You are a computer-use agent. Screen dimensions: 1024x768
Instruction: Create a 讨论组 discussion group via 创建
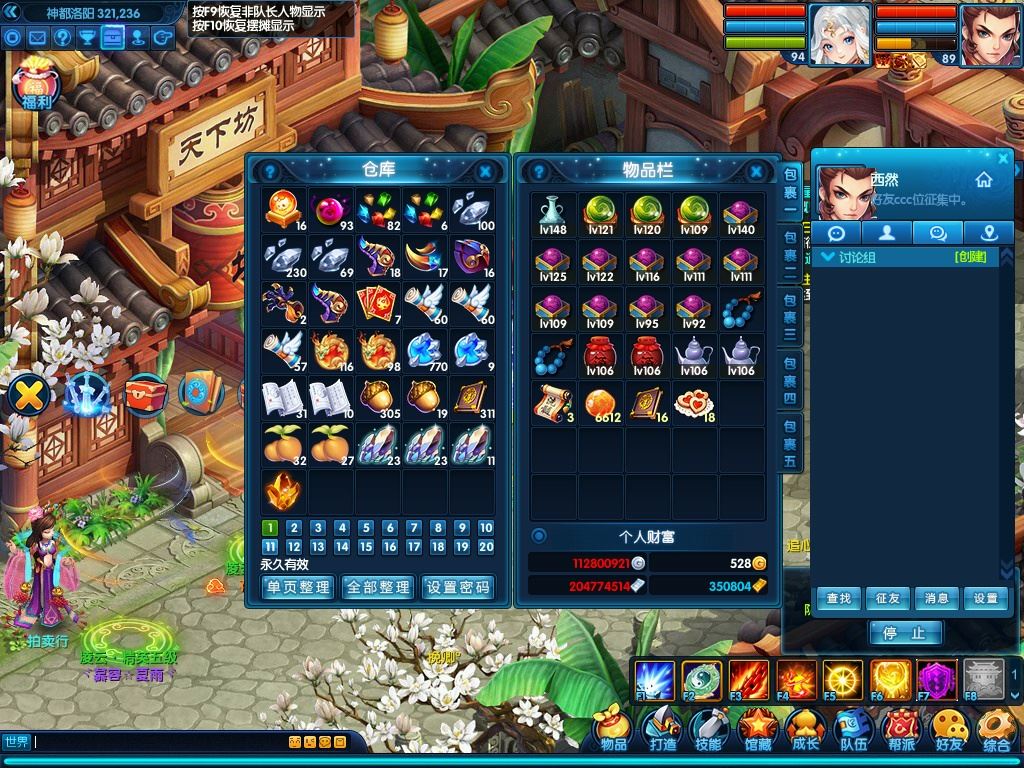point(970,257)
